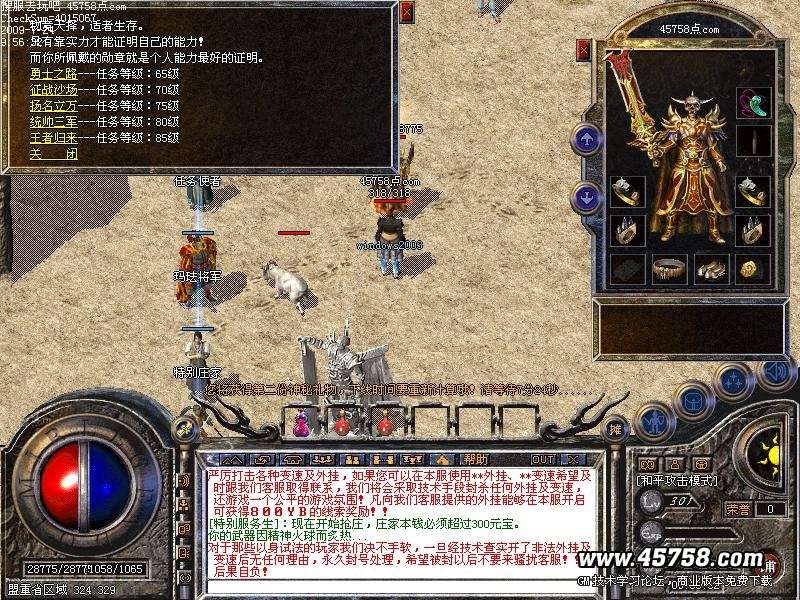This screenshot has height=600, width=800.
Task: Select the gold belt equipment slot
Action: (x=667, y=268)
